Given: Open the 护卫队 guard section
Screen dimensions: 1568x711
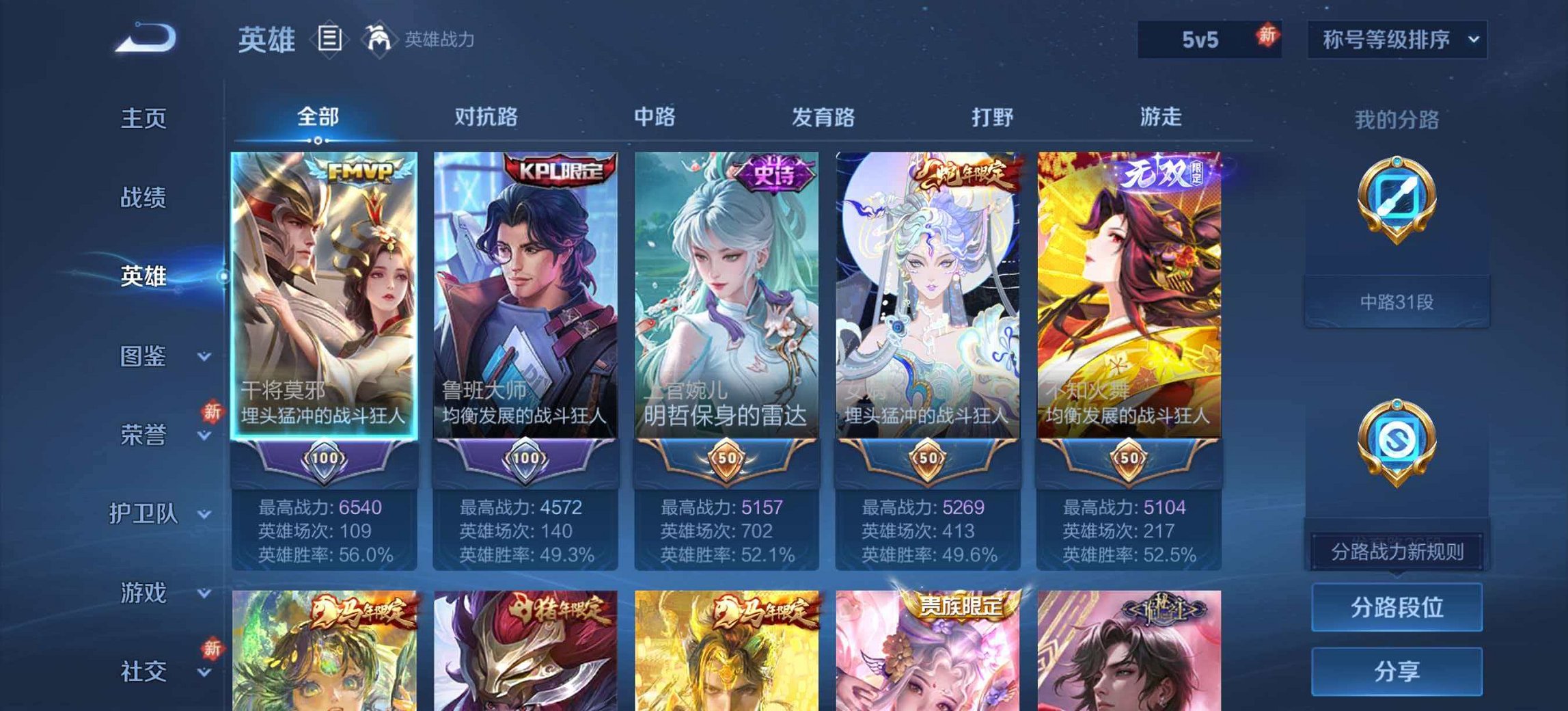Looking at the screenshot, I should point(144,513).
